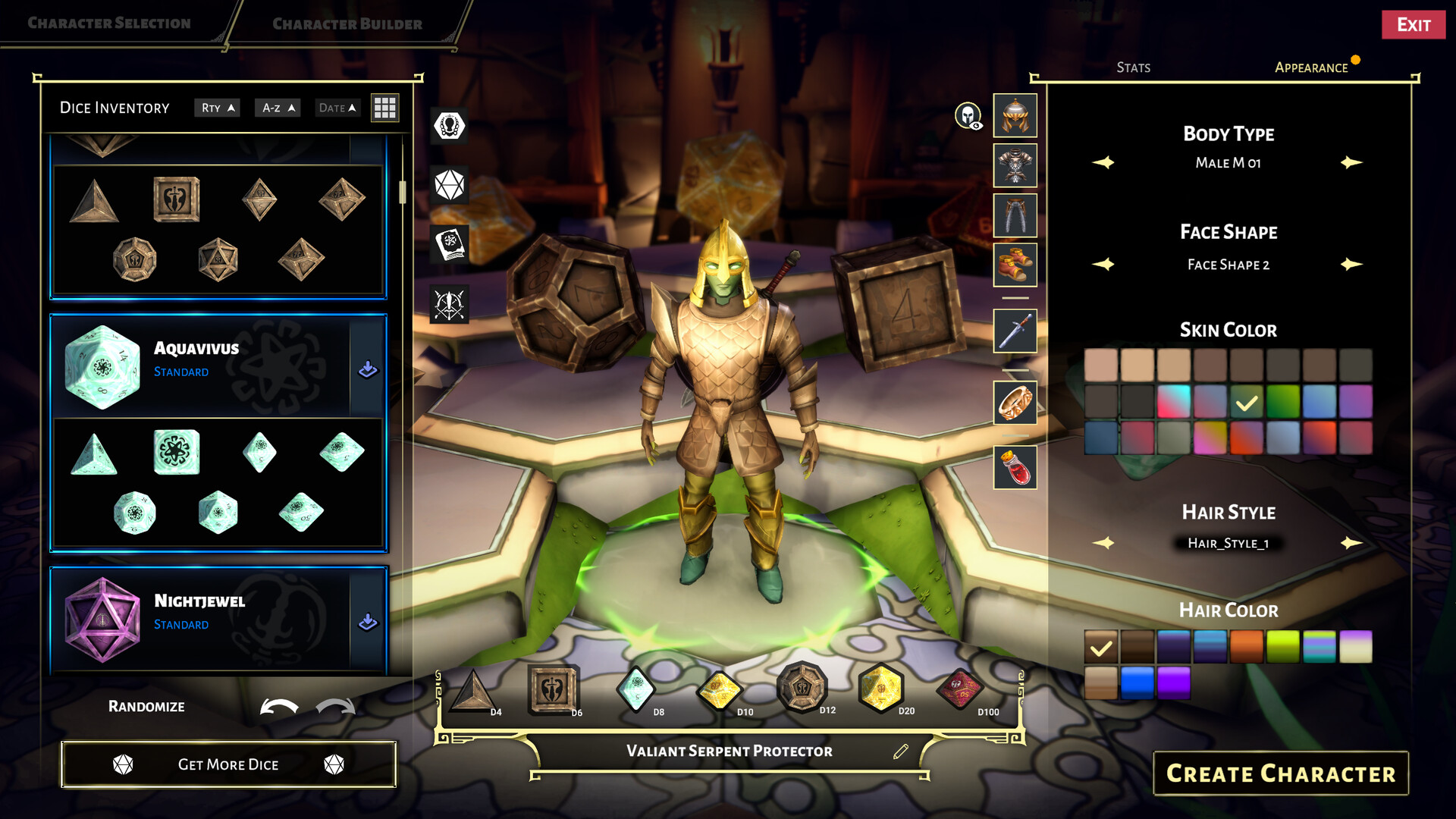Switch to the Stats tab
Viewport: 1456px width, 819px height.
tap(1133, 67)
